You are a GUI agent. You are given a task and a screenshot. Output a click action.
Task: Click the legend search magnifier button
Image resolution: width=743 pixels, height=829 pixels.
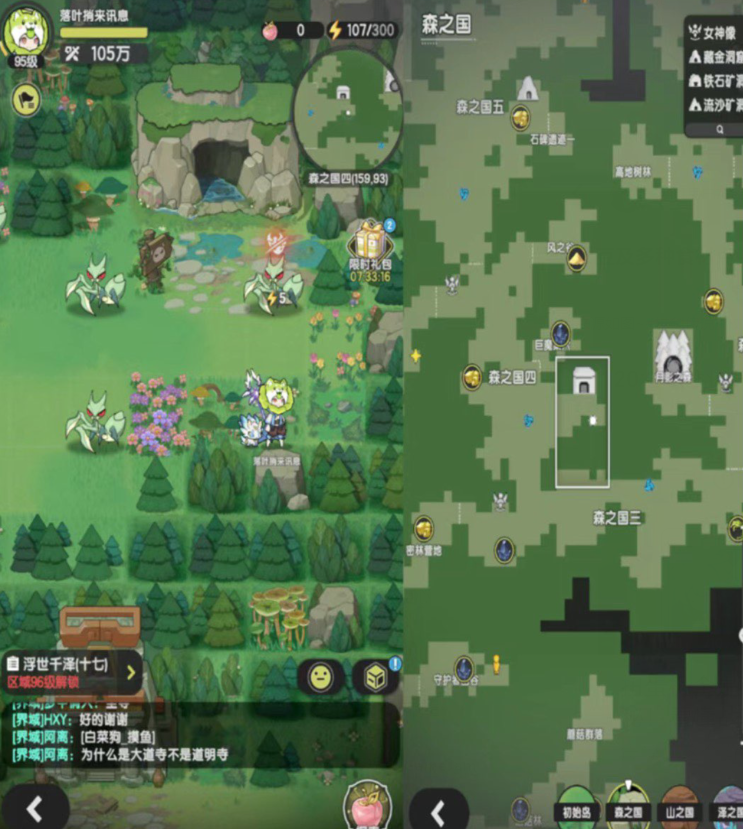[x=719, y=128]
